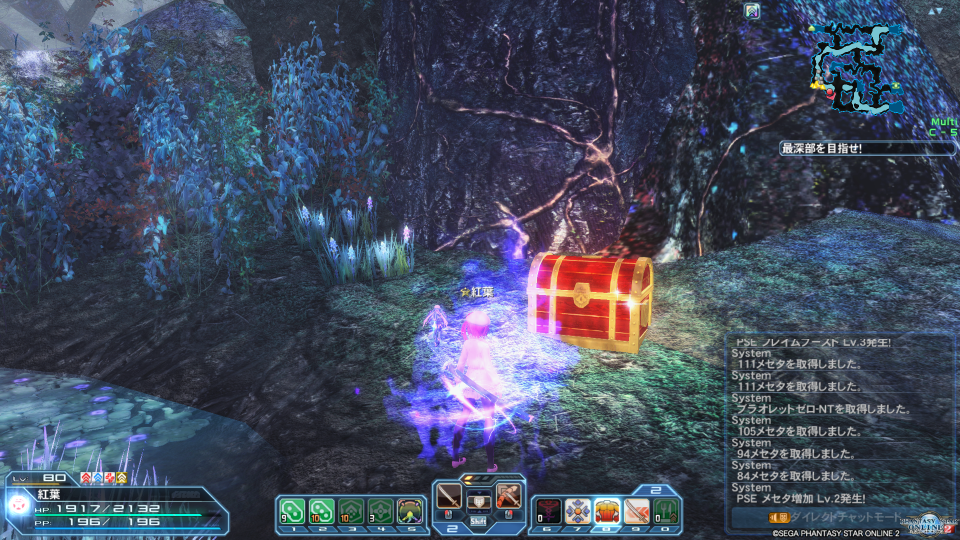
Task: Select the dark green emblem item with count 10
Action: pos(351,510)
